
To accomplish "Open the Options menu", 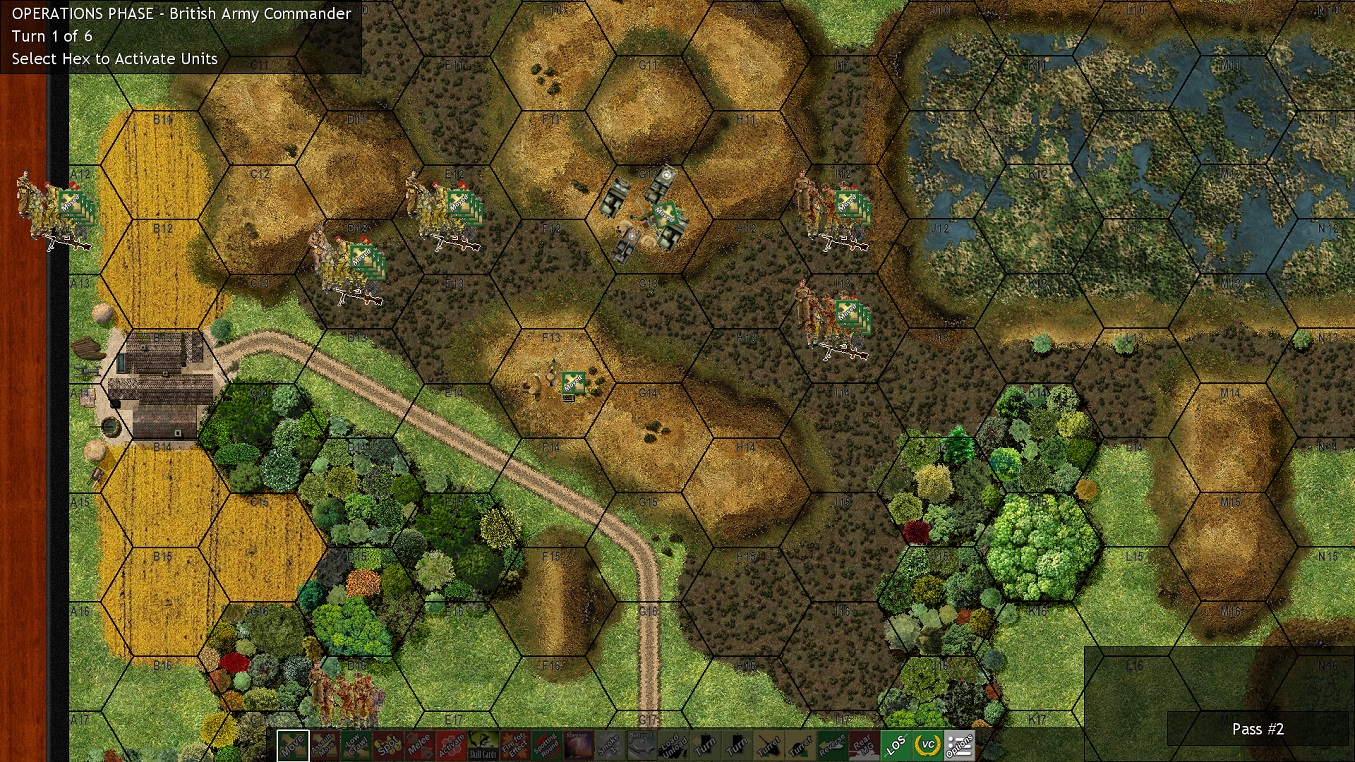I will [x=959, y=745].
